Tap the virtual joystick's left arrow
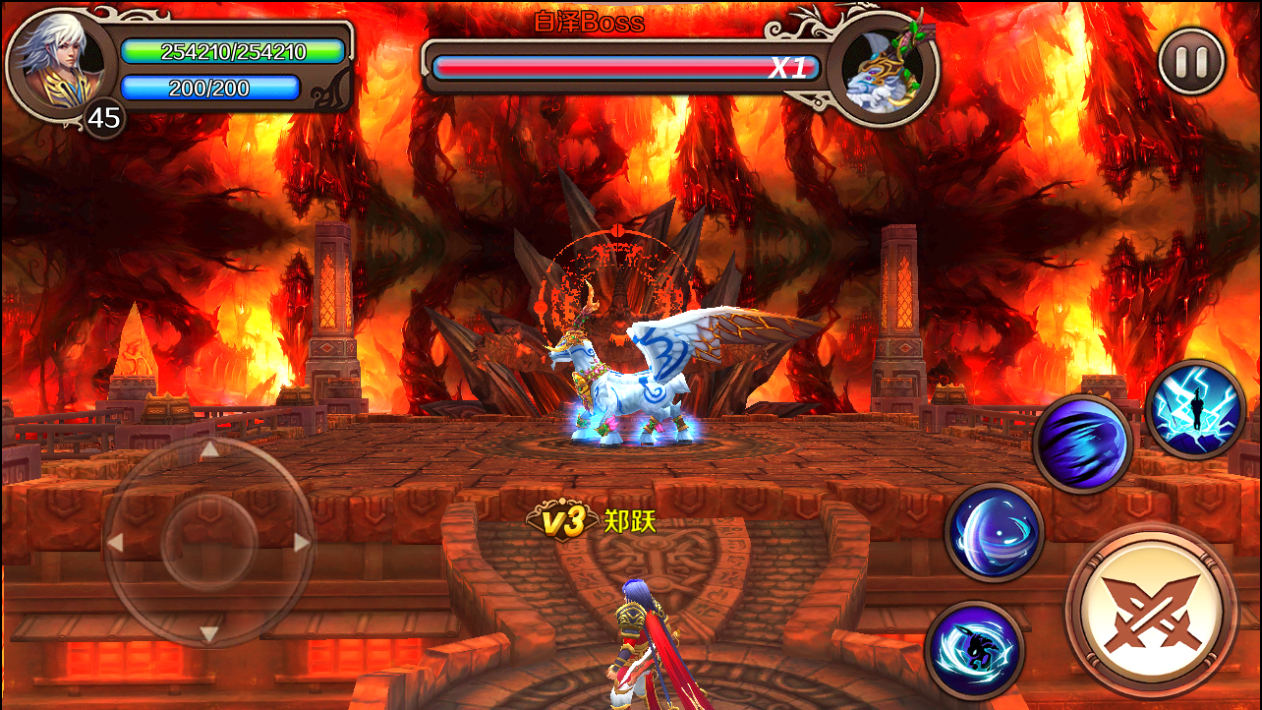The height and width of the screenshot is (710, 1262). point(115,543)
